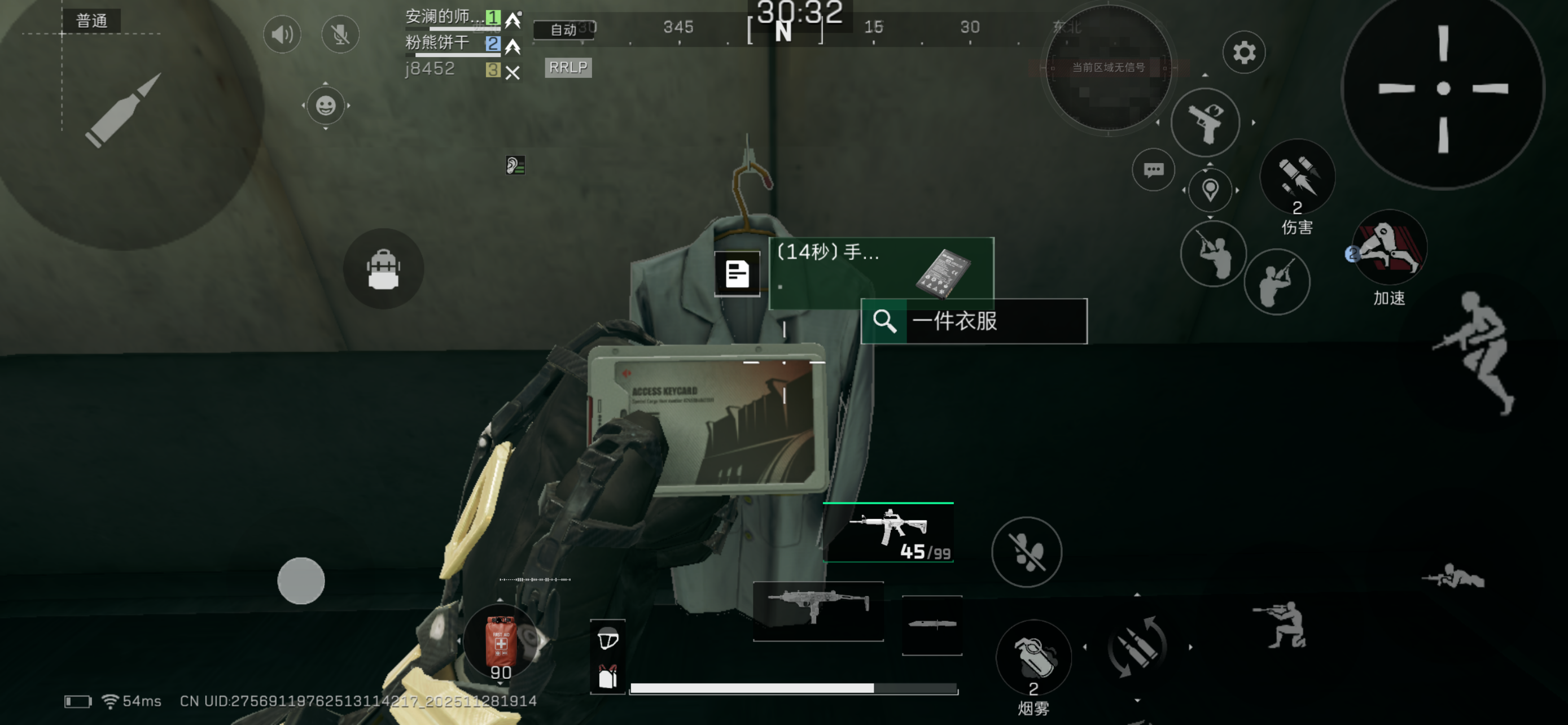Open the emoji quick-chat wheel
The height and width of the screenshot is (725, 1568).
click(326, 106)
